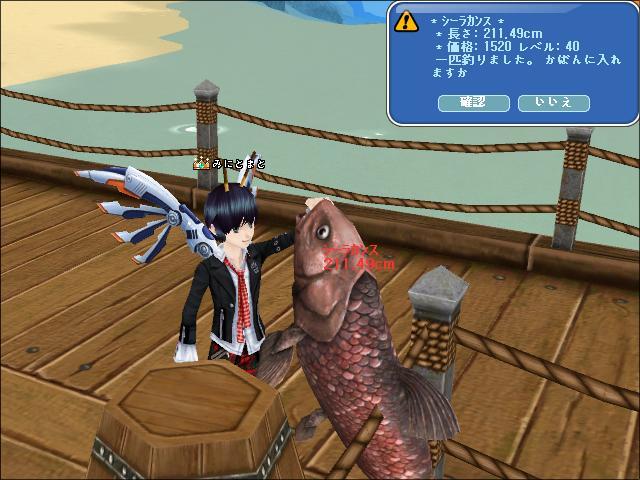This screenshot has height=480, width=640.
Task: Decline with the いいえ button
Action: coord(553,103)
